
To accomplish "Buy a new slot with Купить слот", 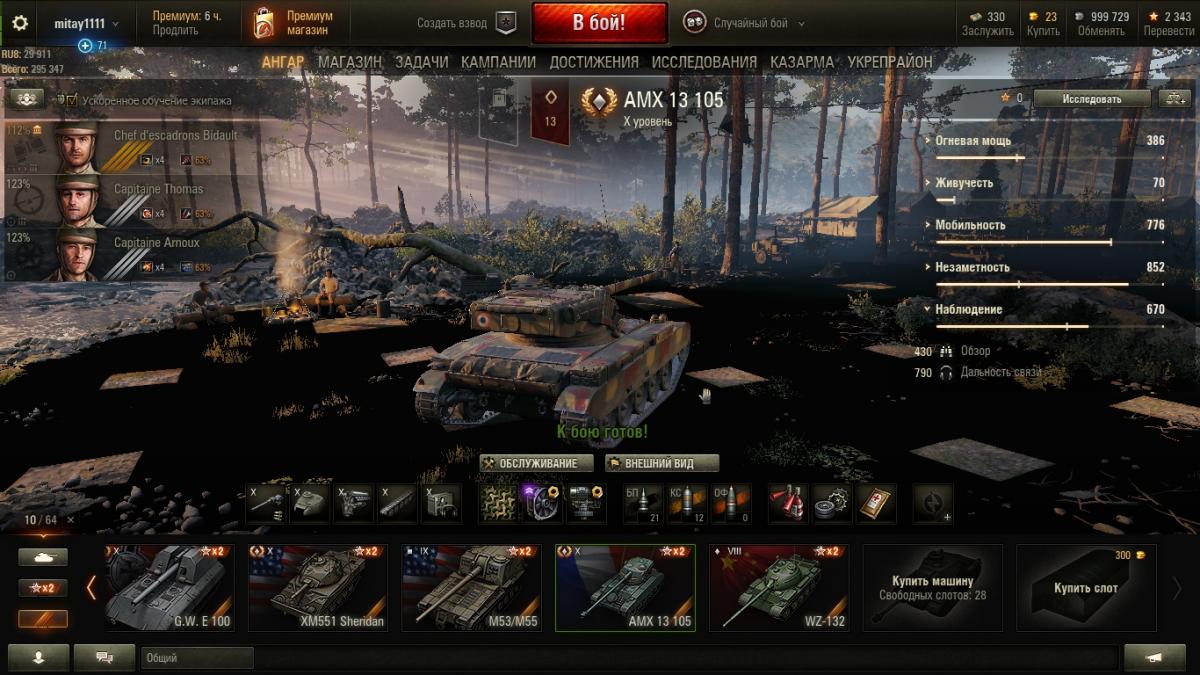I will coord(1085,588).
